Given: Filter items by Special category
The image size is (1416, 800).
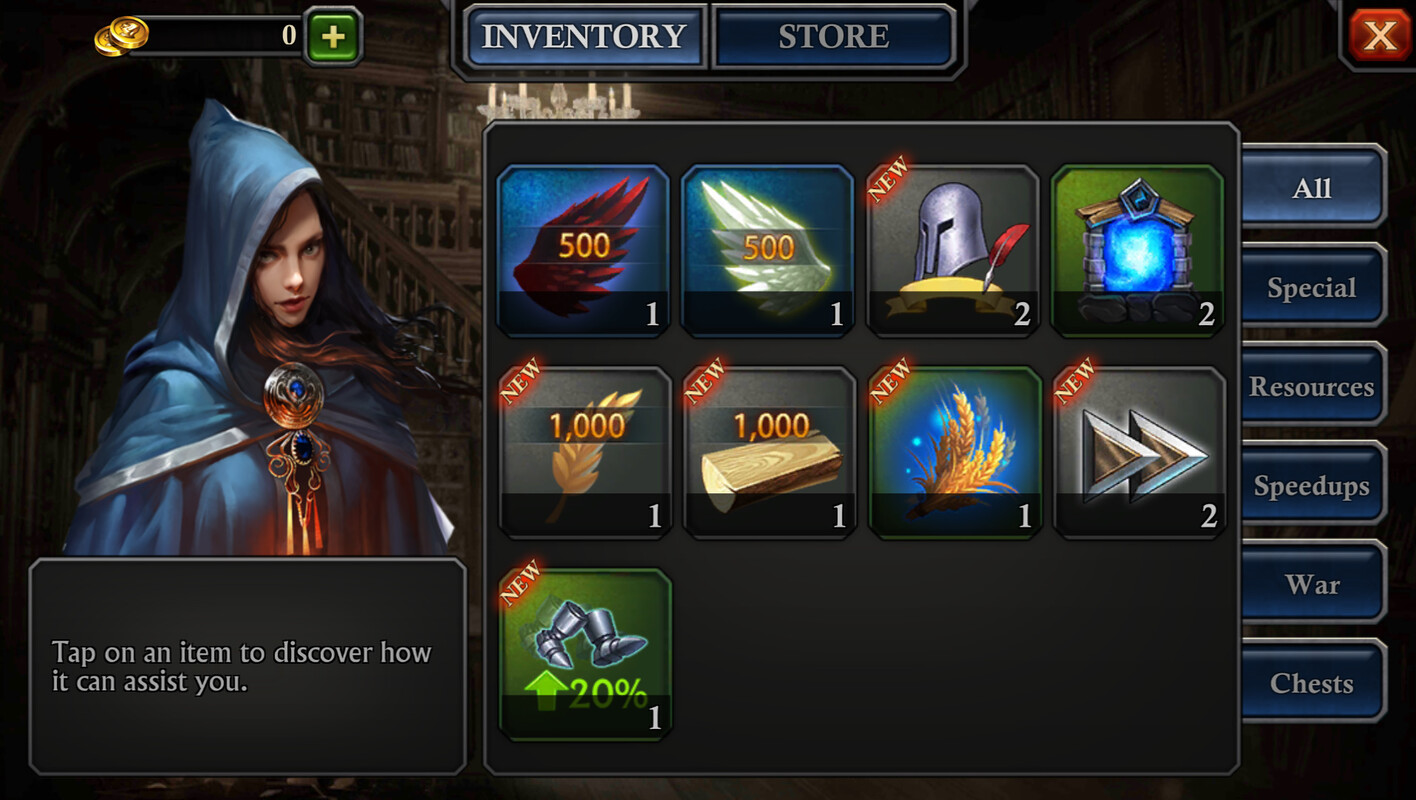Looking at the screenshot, I should coord(1312,288).
